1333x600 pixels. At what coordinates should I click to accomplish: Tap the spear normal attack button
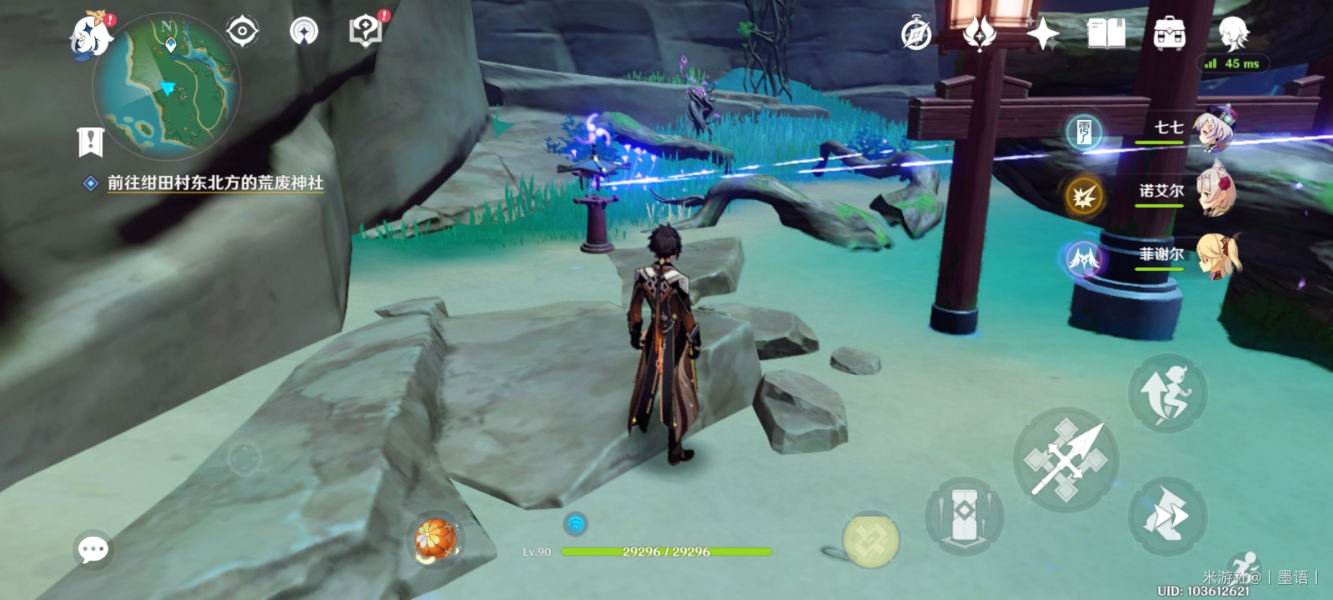[1065, 460]
